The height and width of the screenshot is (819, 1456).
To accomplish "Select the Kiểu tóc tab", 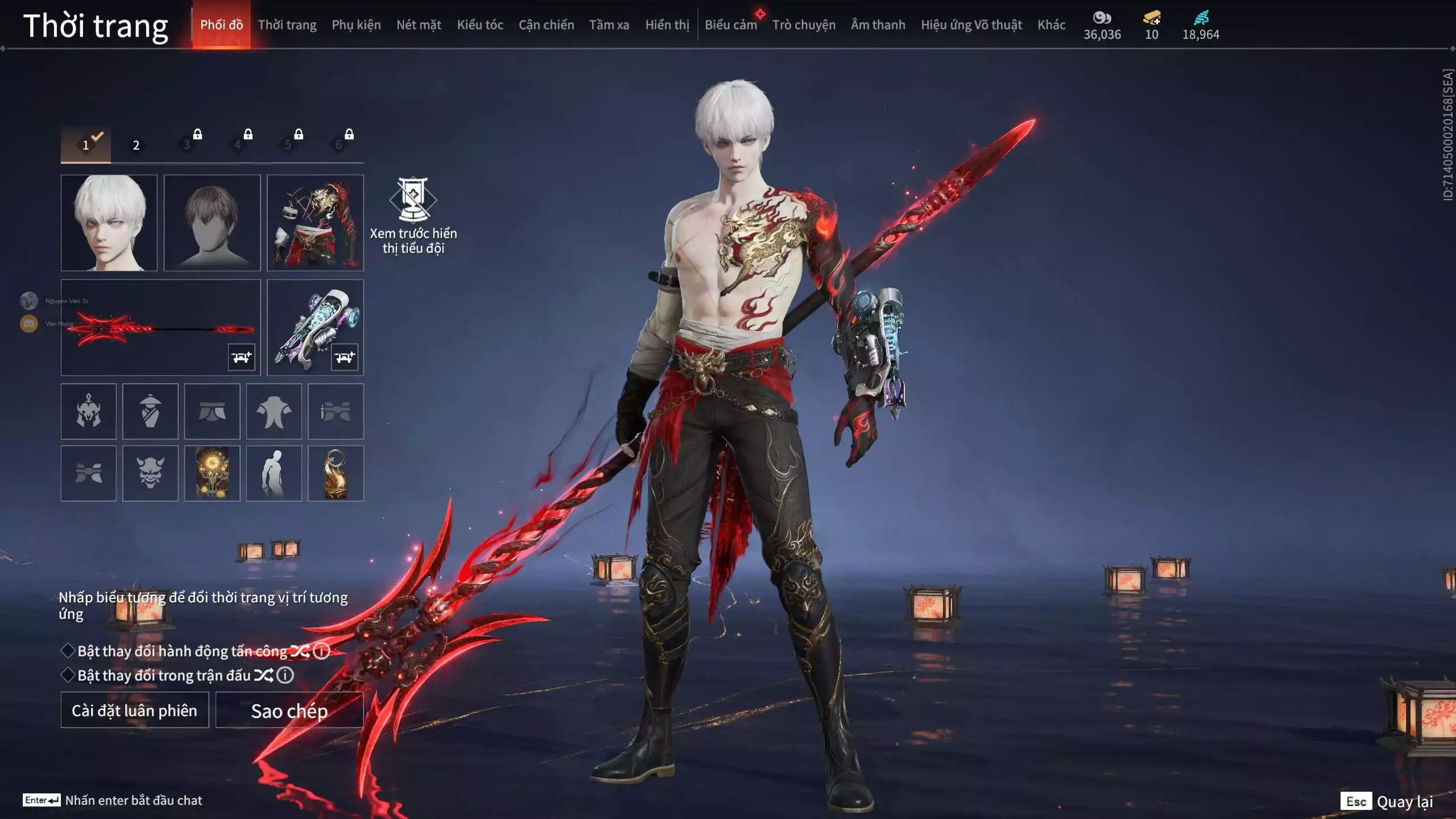I will pyautogui.click(x=480, y=25).
